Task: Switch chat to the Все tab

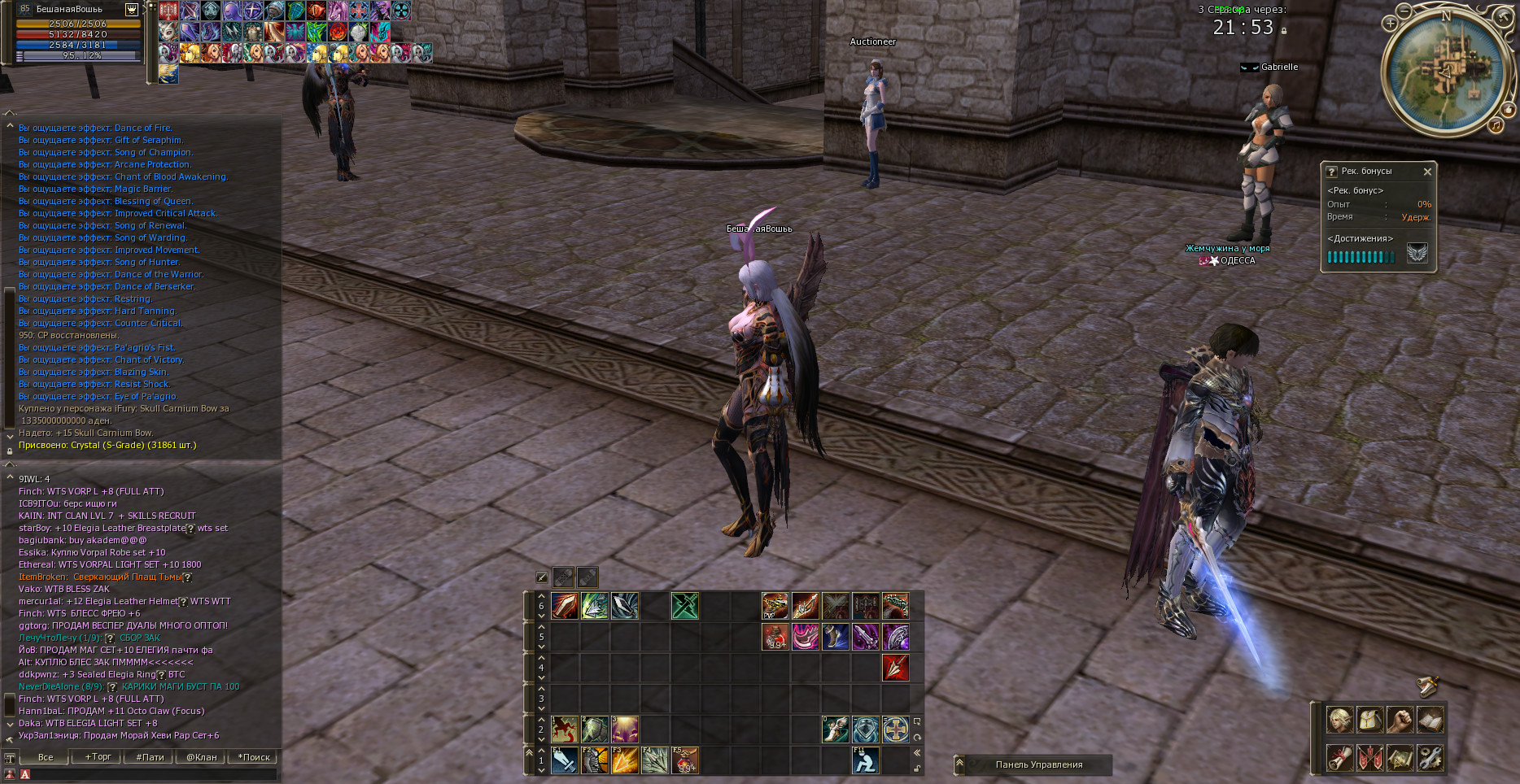Action: tap(46, 757)
